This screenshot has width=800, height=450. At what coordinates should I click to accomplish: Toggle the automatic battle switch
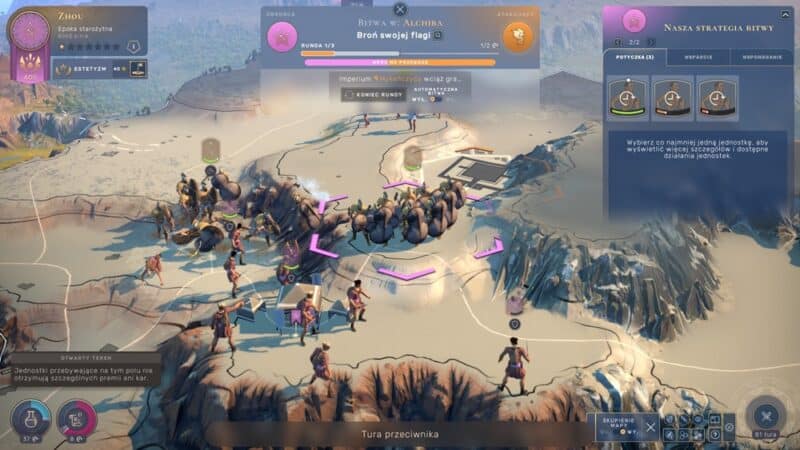(436, 98)
